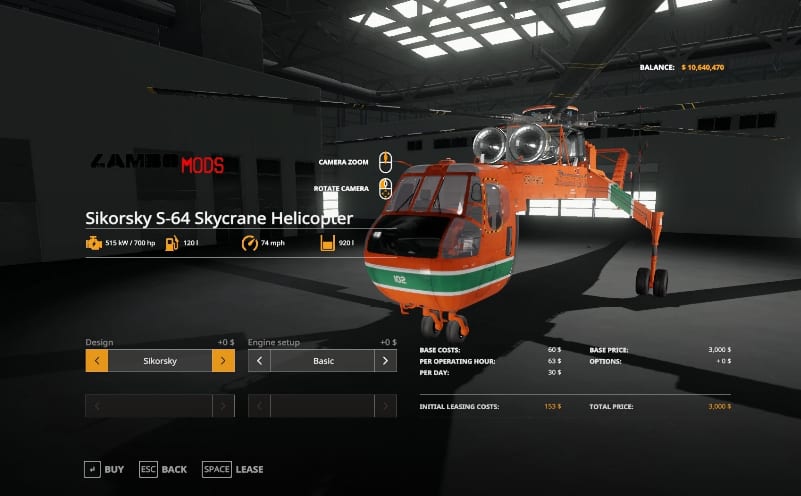The width and height of the screenshot is (801, 496).
Task: Select the previous Design option arrow
Action: tap(97, 361)
